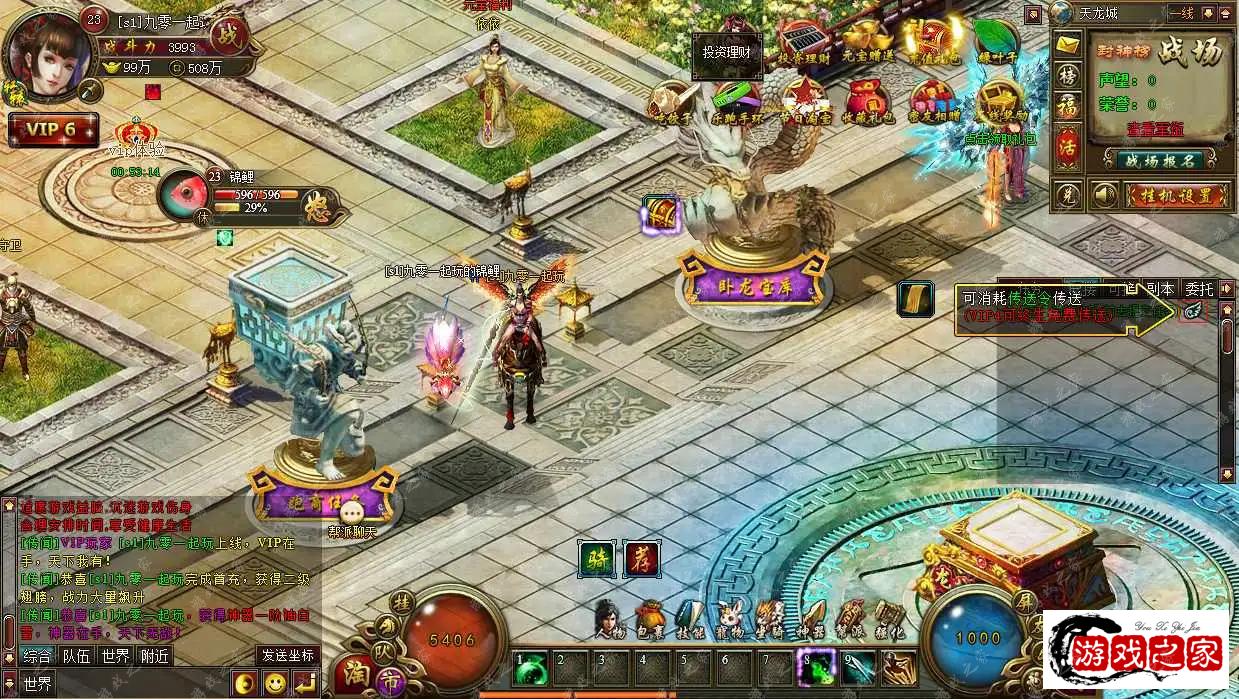Click the 发送坐标 send coordinates button
This screenshot has height=699, width=1239.
(x=288, y=656)
